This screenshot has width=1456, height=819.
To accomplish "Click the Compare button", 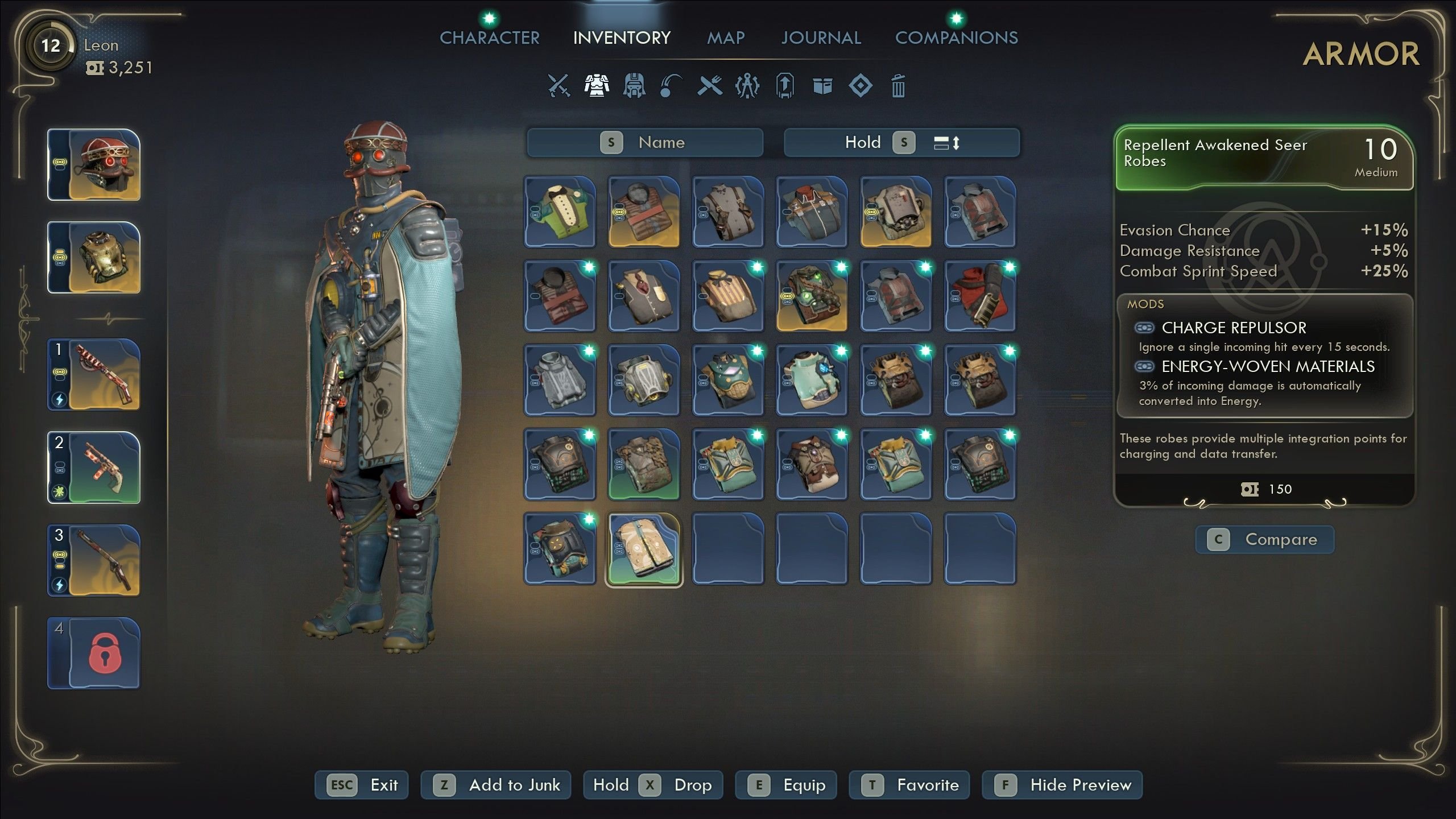I will tap(1264, 539).
